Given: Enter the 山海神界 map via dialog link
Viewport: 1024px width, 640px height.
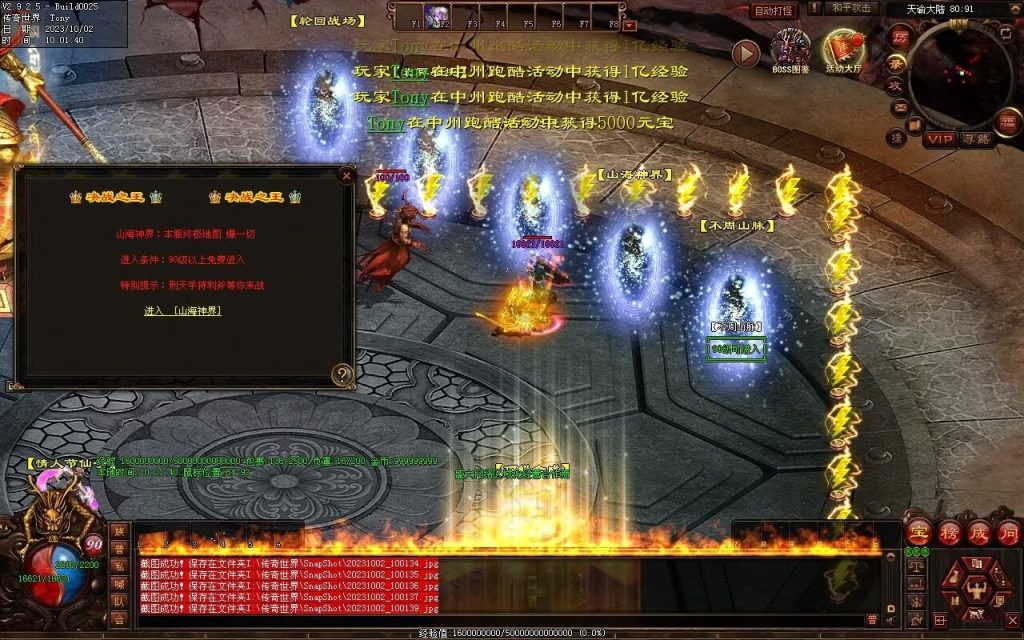Looking at the screenshot, I should [183, 311].
